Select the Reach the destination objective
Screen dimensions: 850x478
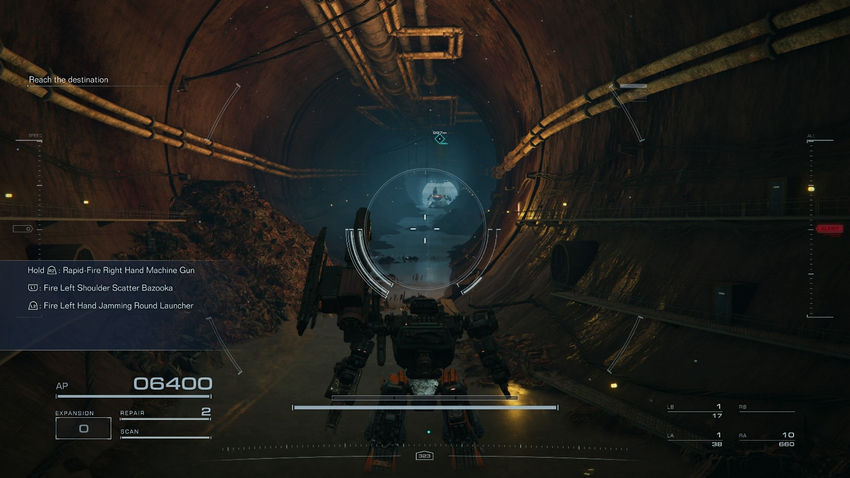pos(69,80)
